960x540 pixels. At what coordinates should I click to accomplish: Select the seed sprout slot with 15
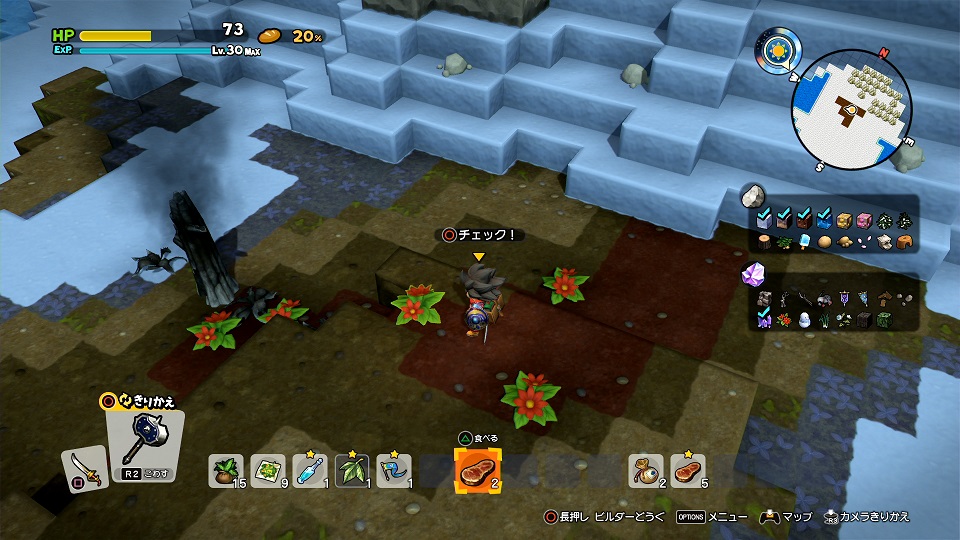[x=226, y=469]
